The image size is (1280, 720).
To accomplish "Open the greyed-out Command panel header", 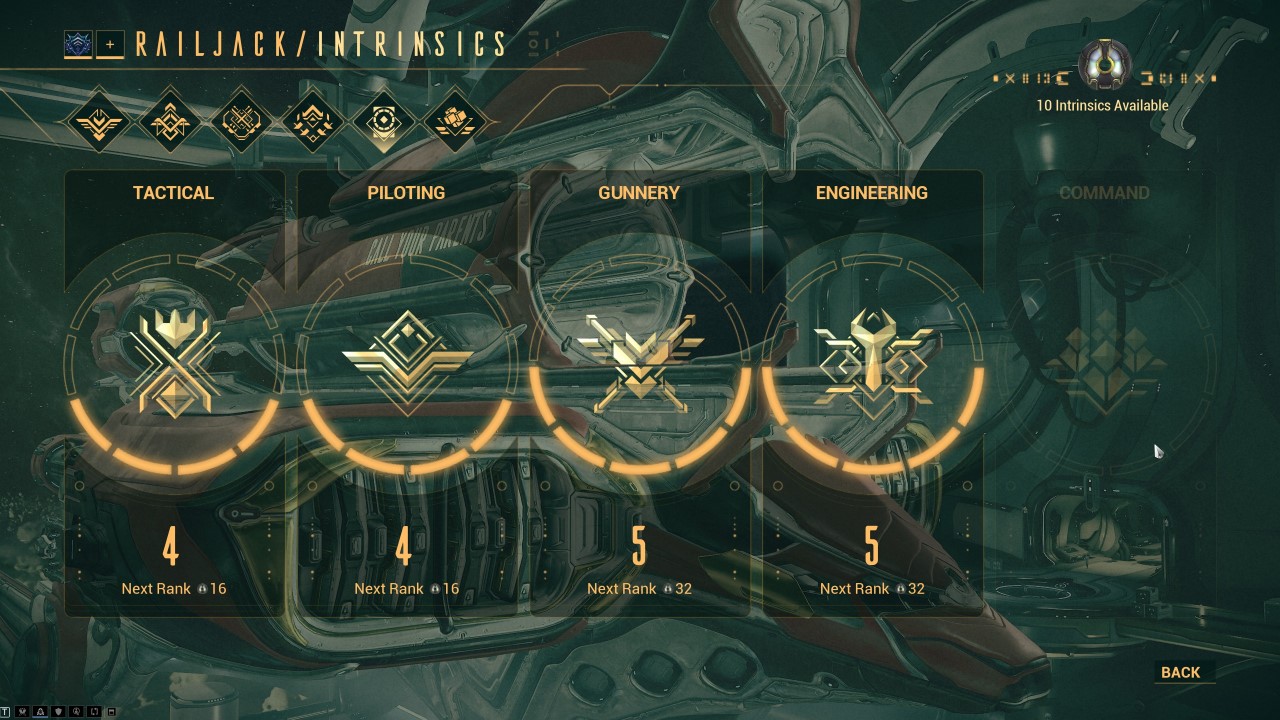I will click(1103, 193).
